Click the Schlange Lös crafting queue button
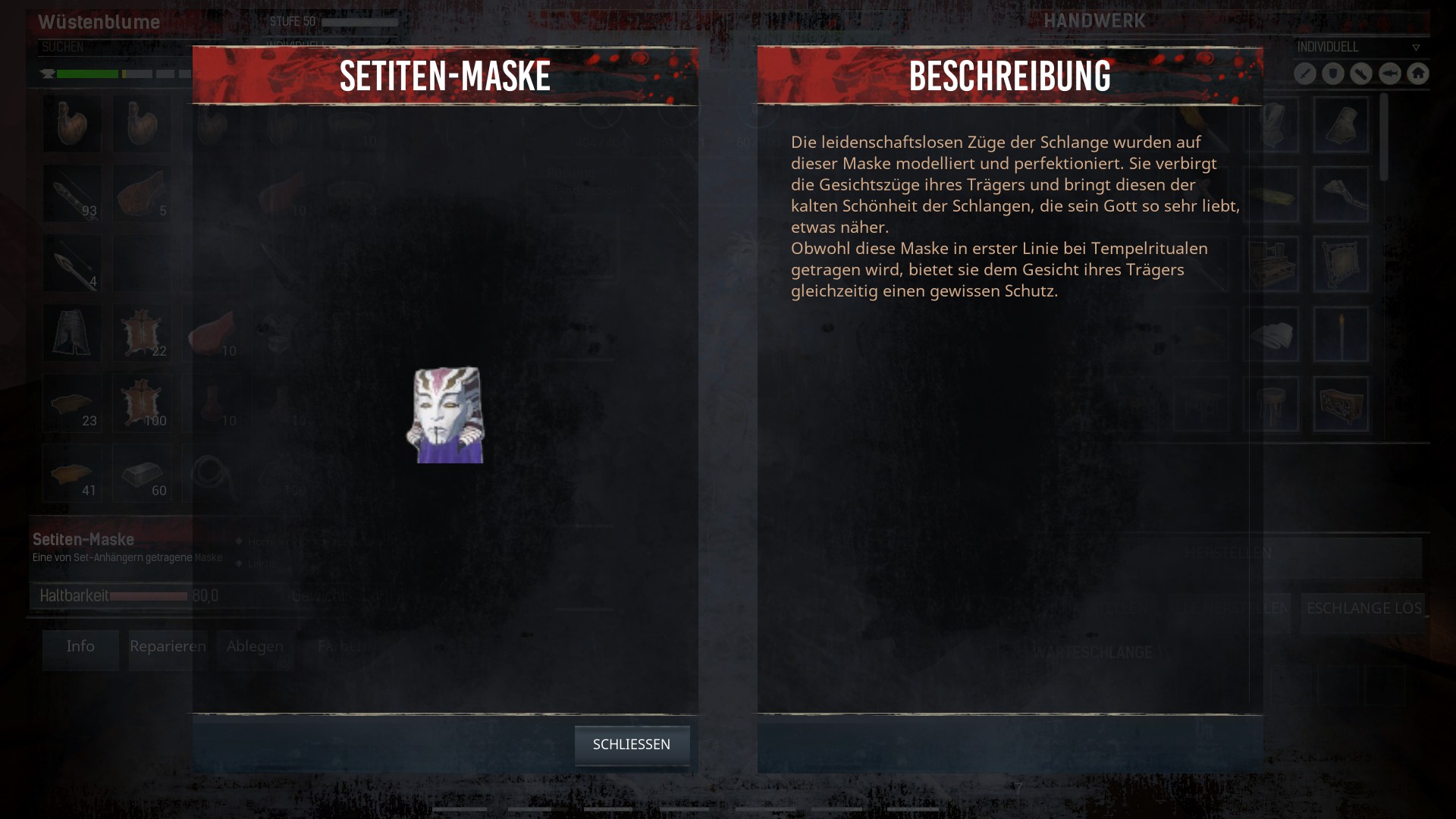The width and height of the screenshot is (1456, 819). click(1363, 609)
